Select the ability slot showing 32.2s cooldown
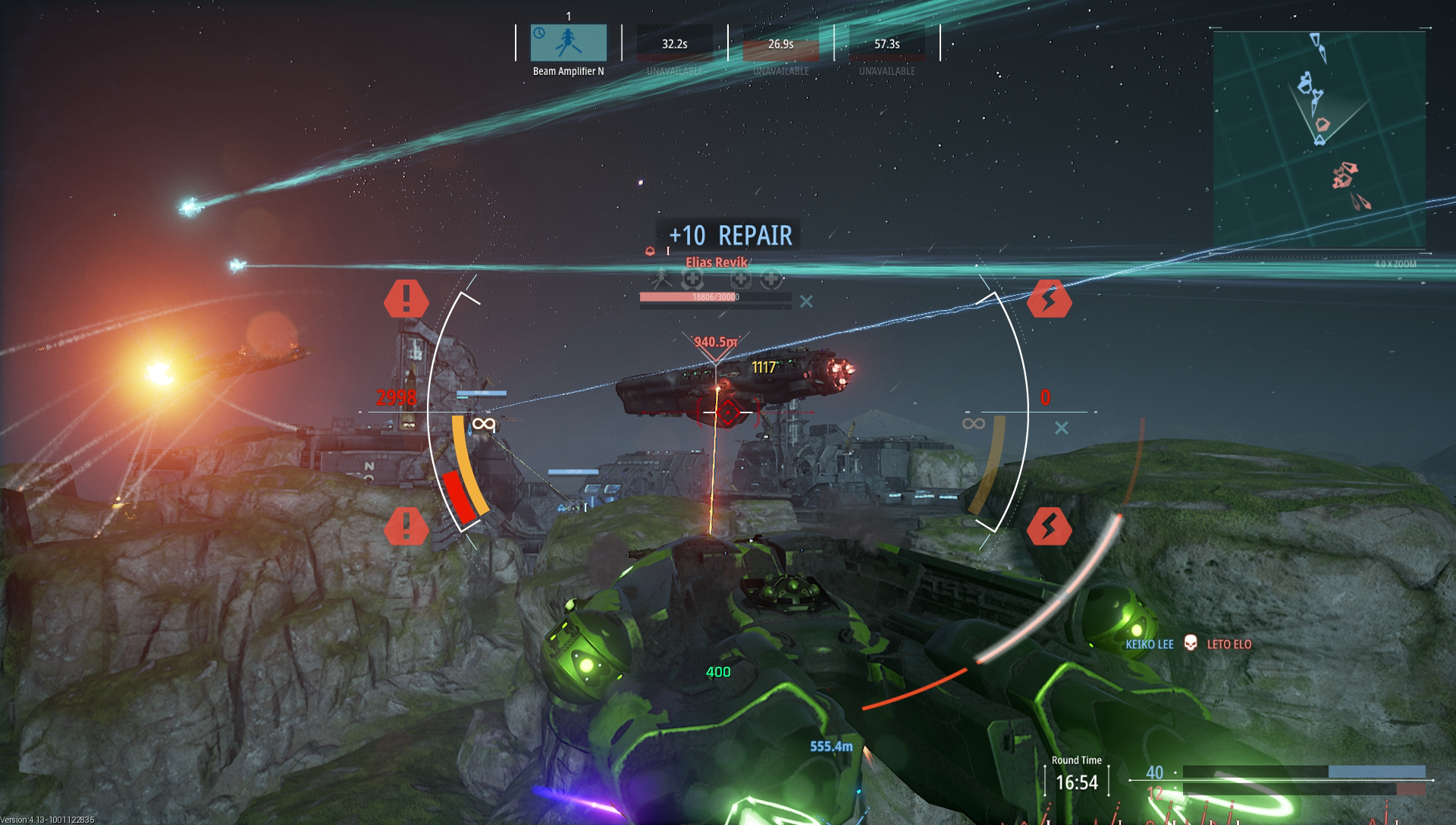 [x=675, y=44]
